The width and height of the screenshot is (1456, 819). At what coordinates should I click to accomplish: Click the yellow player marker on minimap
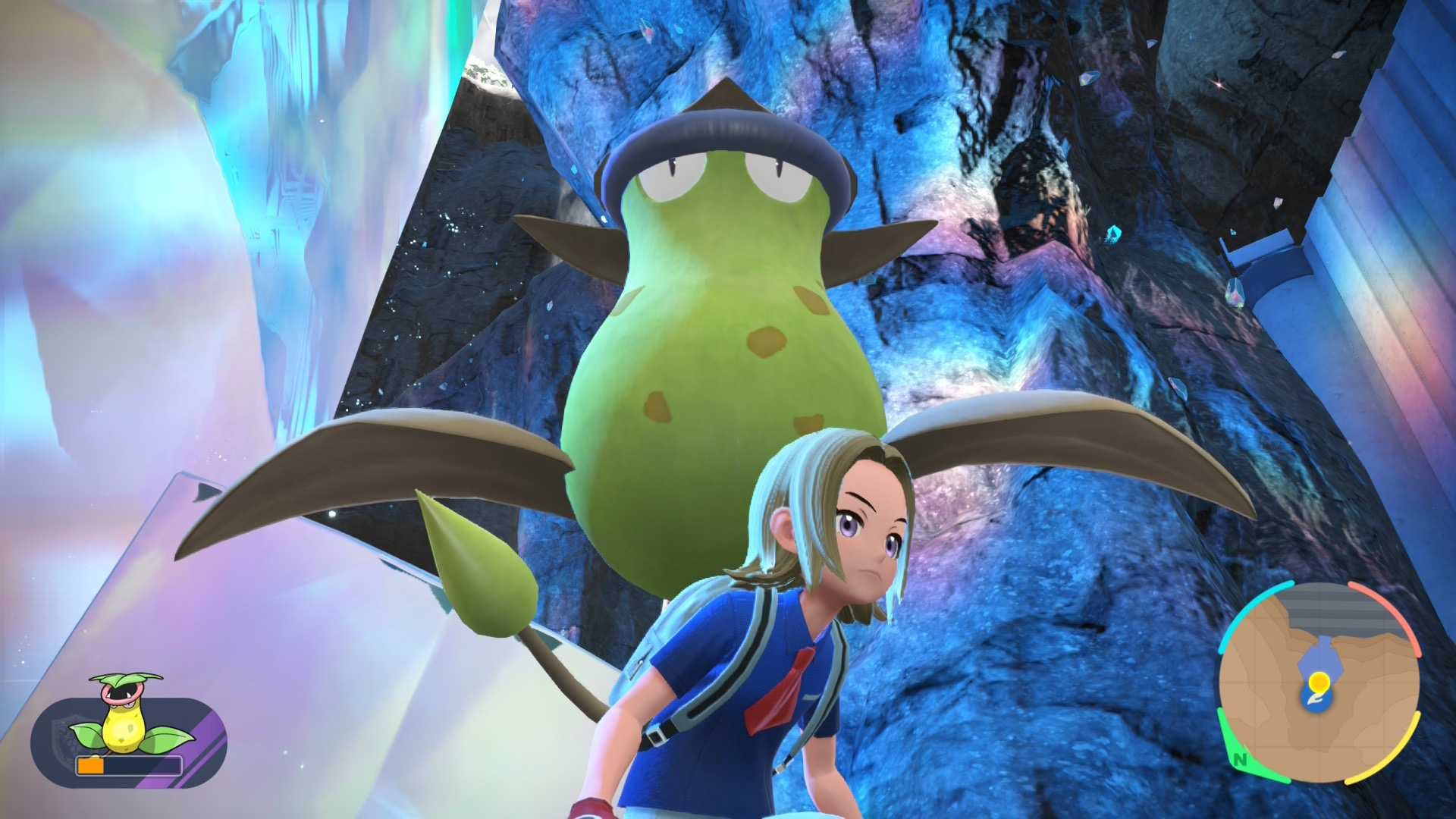(1319, 681)
